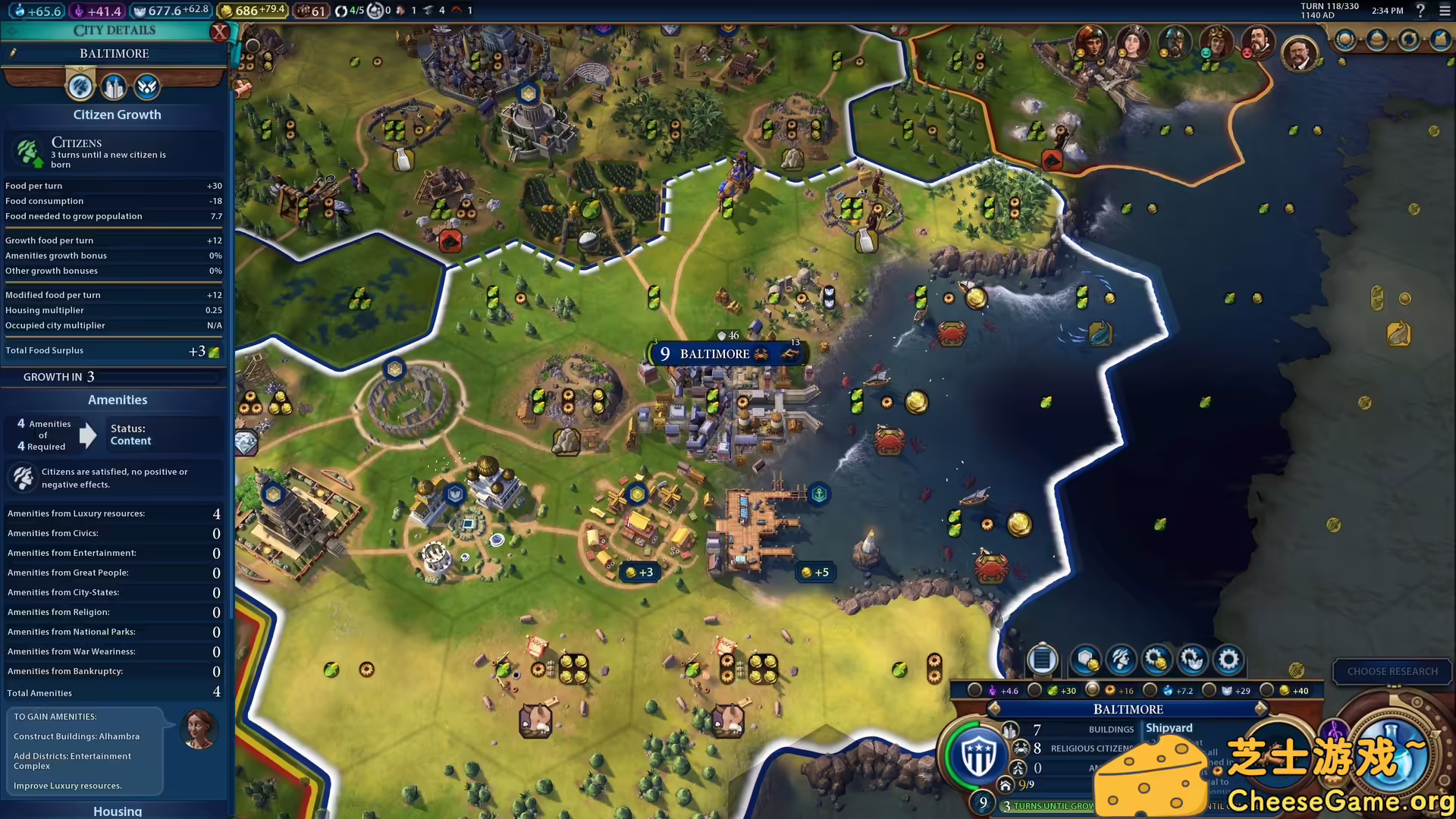This screenshot has height=819, width=1456.
Task: Switch to the Citizen Growth tab
Action: 80,86
